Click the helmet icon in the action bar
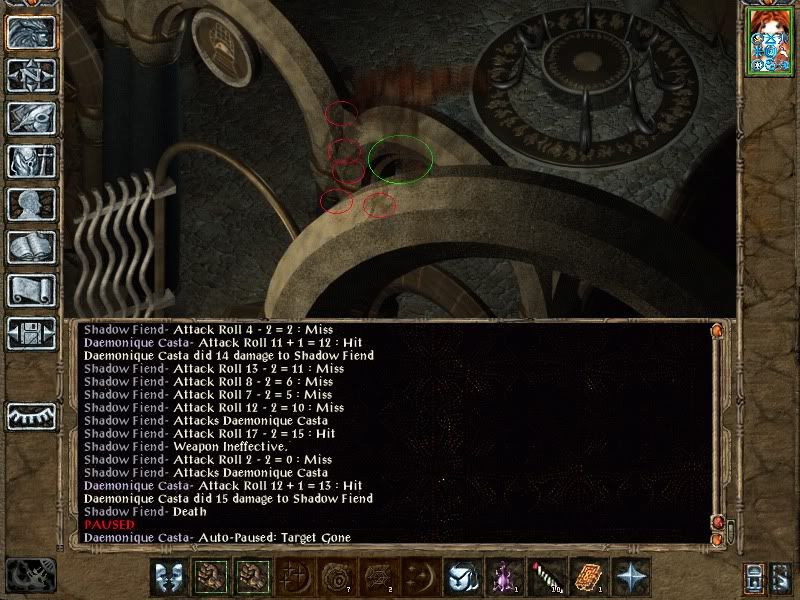 460,578
